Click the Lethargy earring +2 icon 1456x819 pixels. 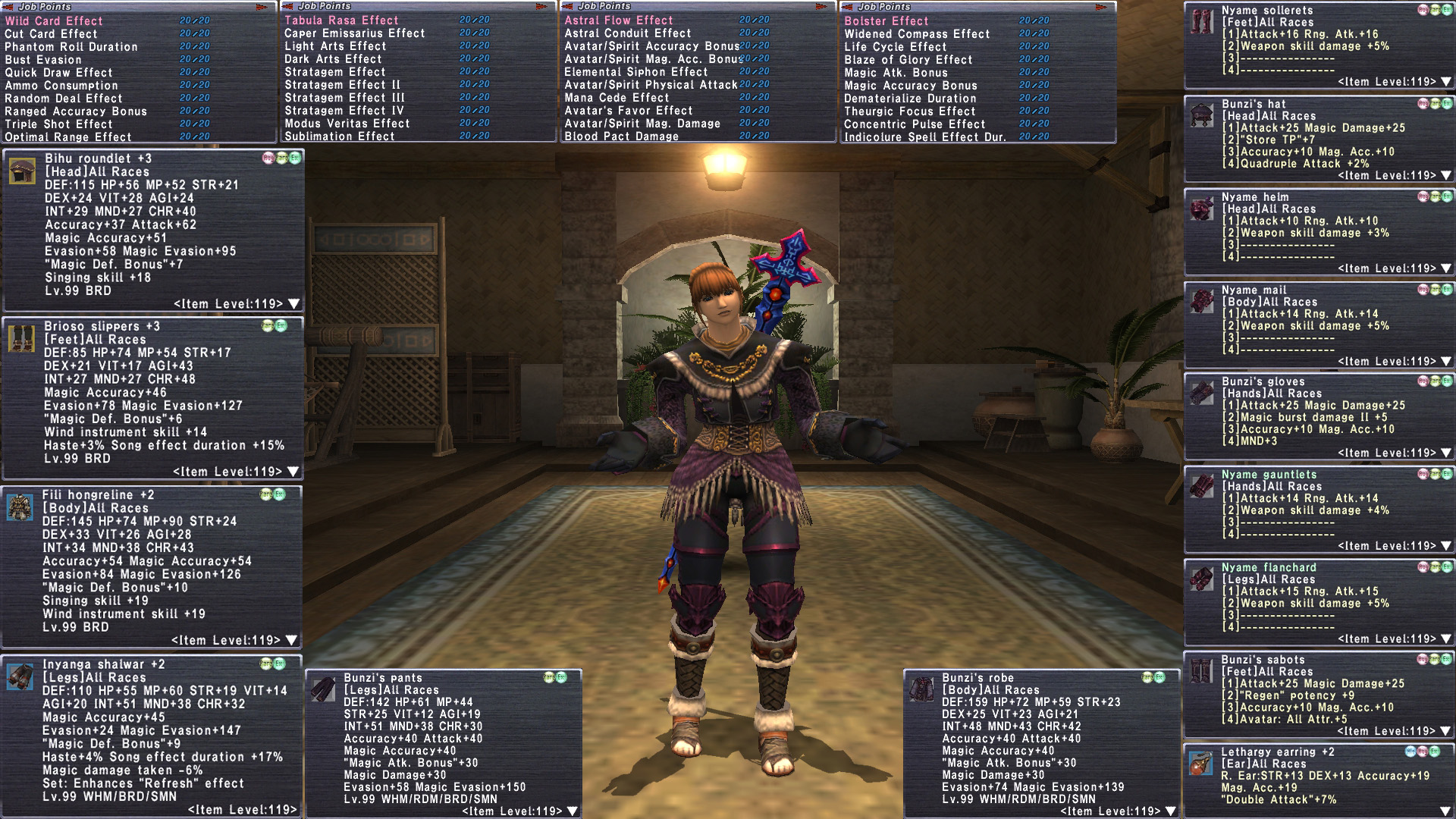pos(1200,764)
